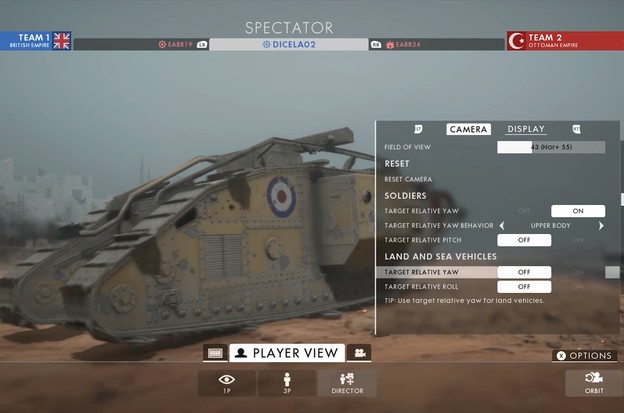Open the free camera view icon

[x=359, y=352]
